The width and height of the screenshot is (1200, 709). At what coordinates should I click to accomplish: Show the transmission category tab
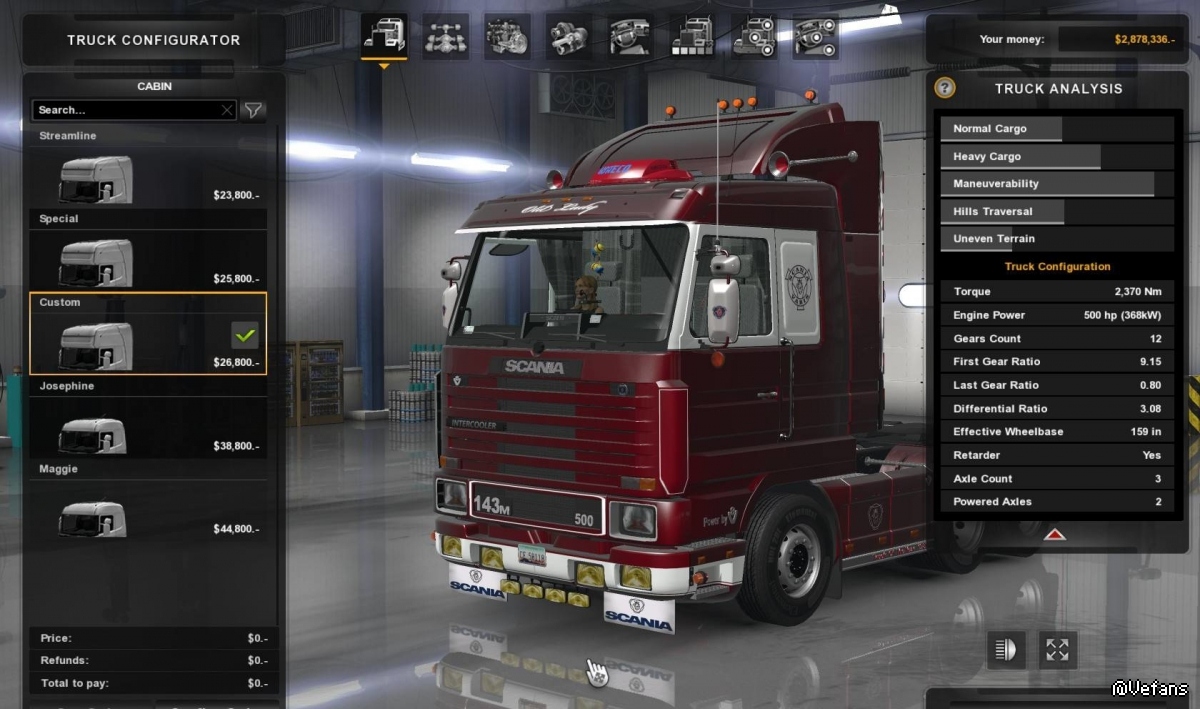coord(569,37)
